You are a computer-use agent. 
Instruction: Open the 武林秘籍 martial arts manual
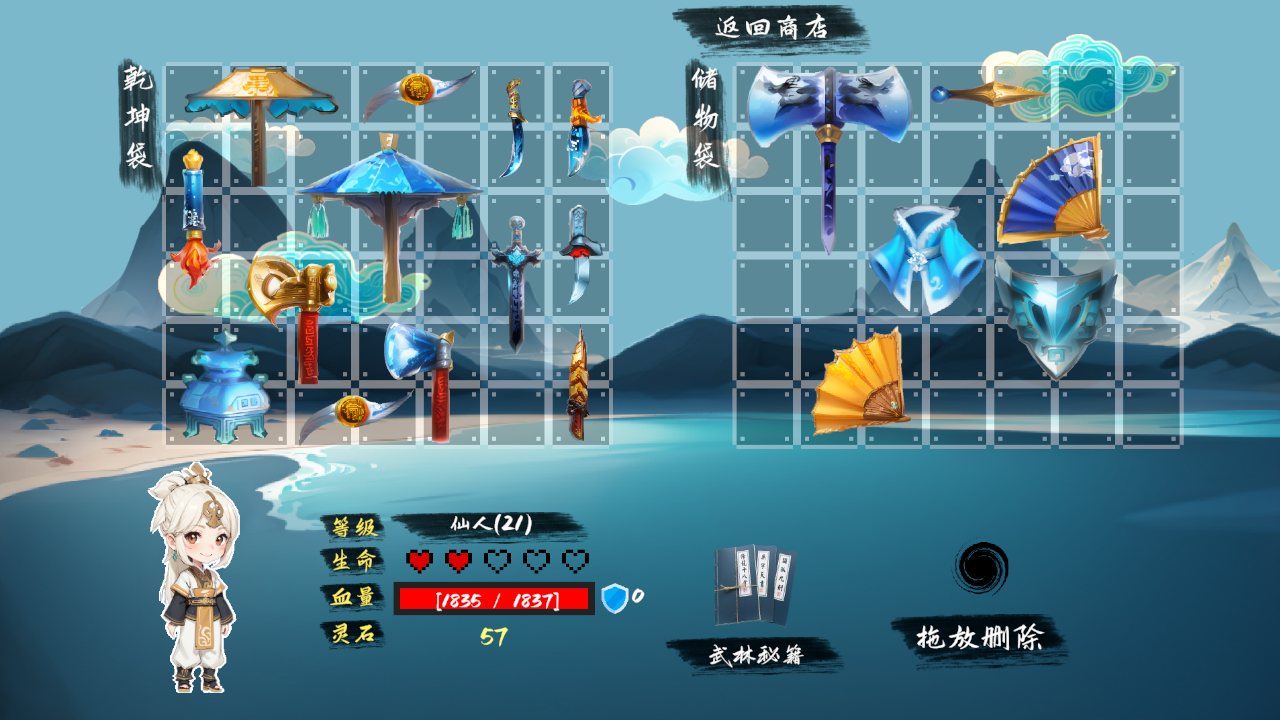[x=755, y=655]
